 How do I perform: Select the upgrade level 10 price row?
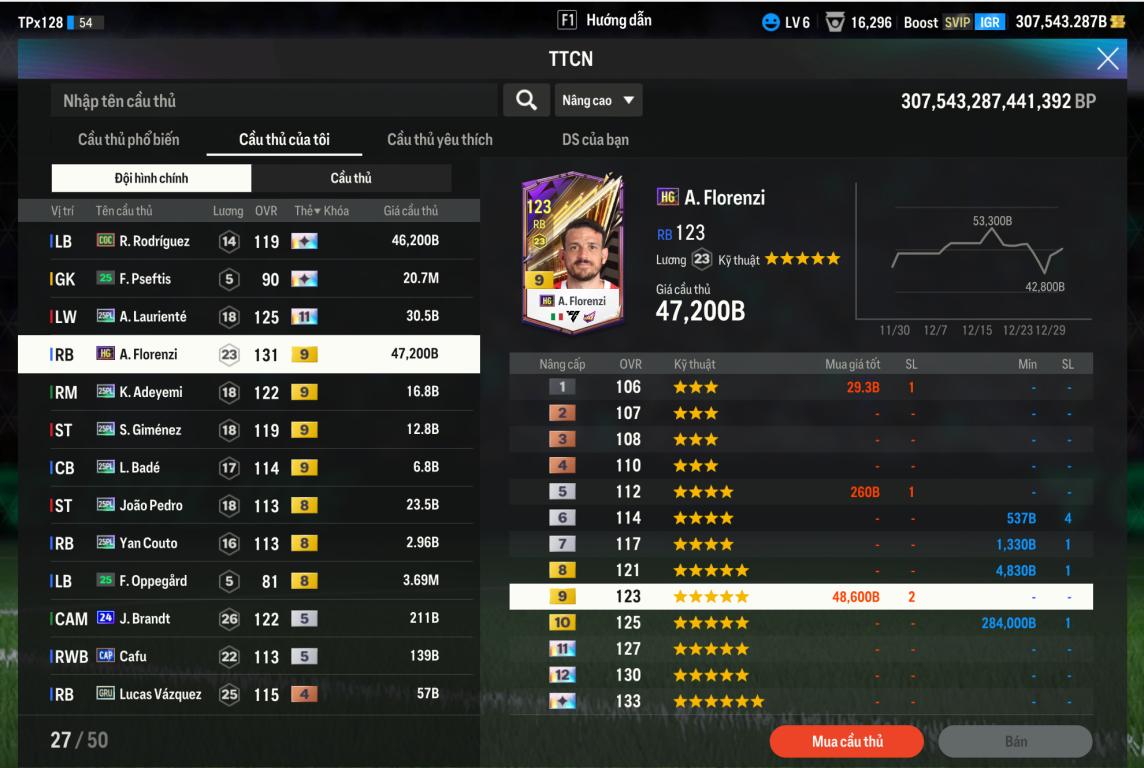click(x=800, y=623)
